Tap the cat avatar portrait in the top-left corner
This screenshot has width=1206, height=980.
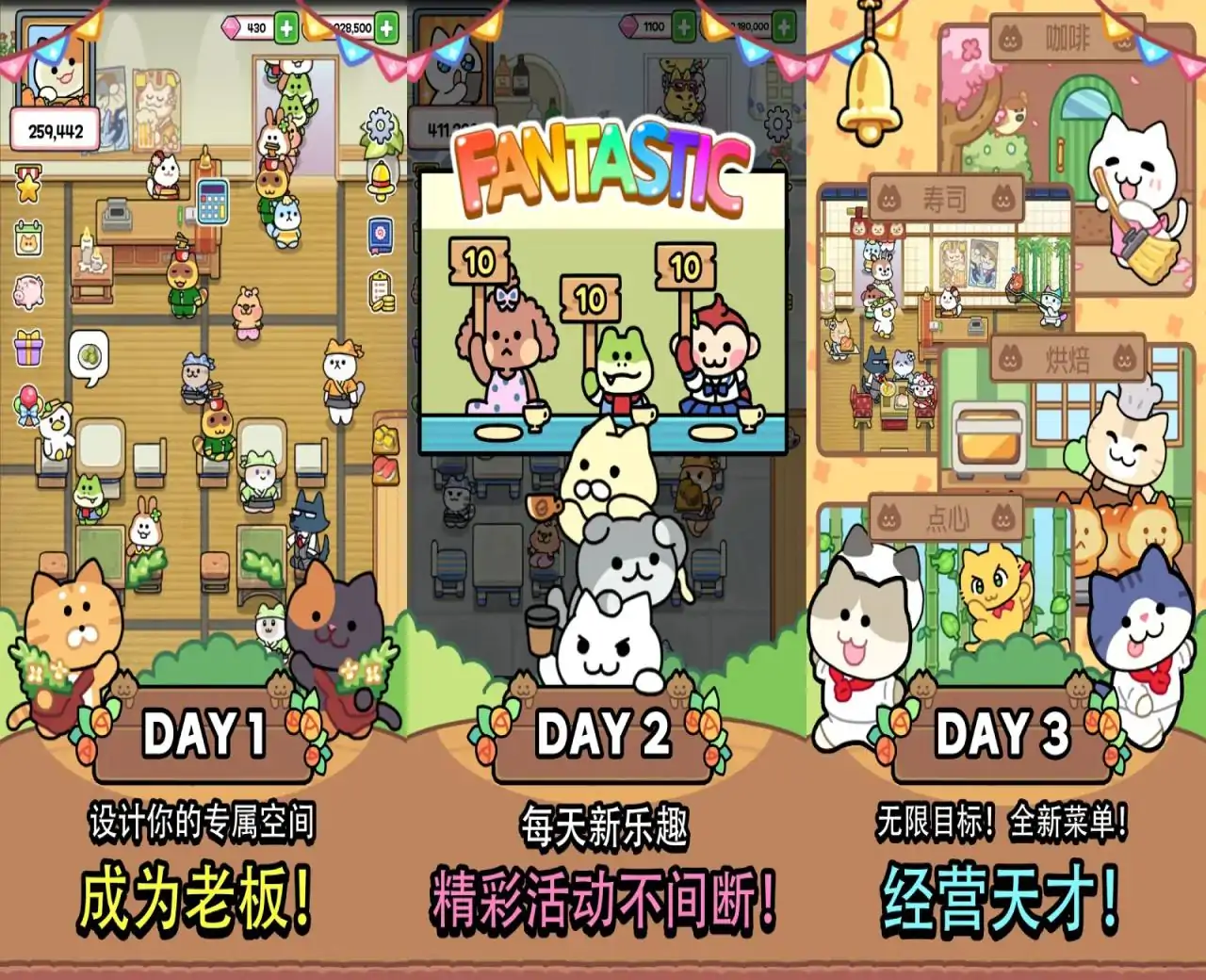[52, 66]
